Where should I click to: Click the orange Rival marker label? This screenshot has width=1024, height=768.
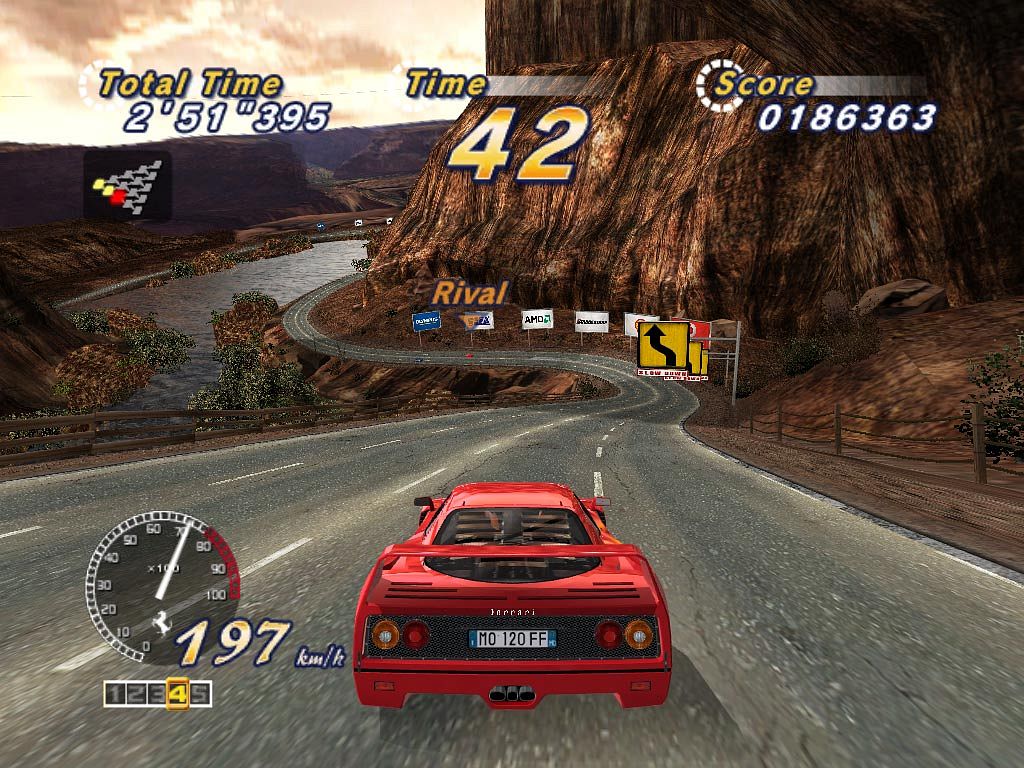(x=470, y=293)
